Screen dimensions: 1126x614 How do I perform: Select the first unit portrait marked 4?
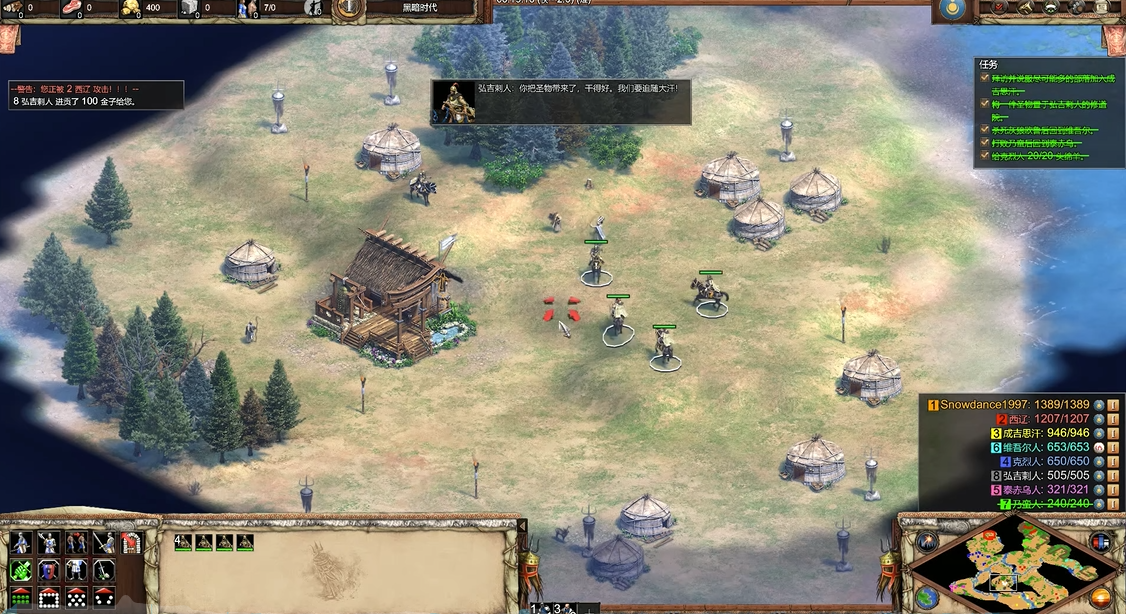click(184, 542)
